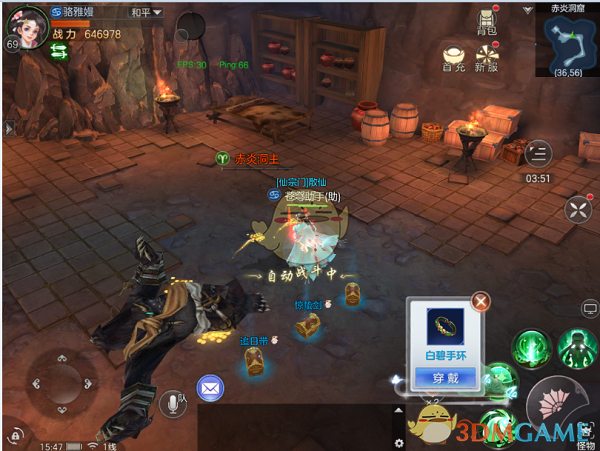Open the 背包 backpack
The height and width of the screenshot is (451, 600).
click(x=487, y=20)
